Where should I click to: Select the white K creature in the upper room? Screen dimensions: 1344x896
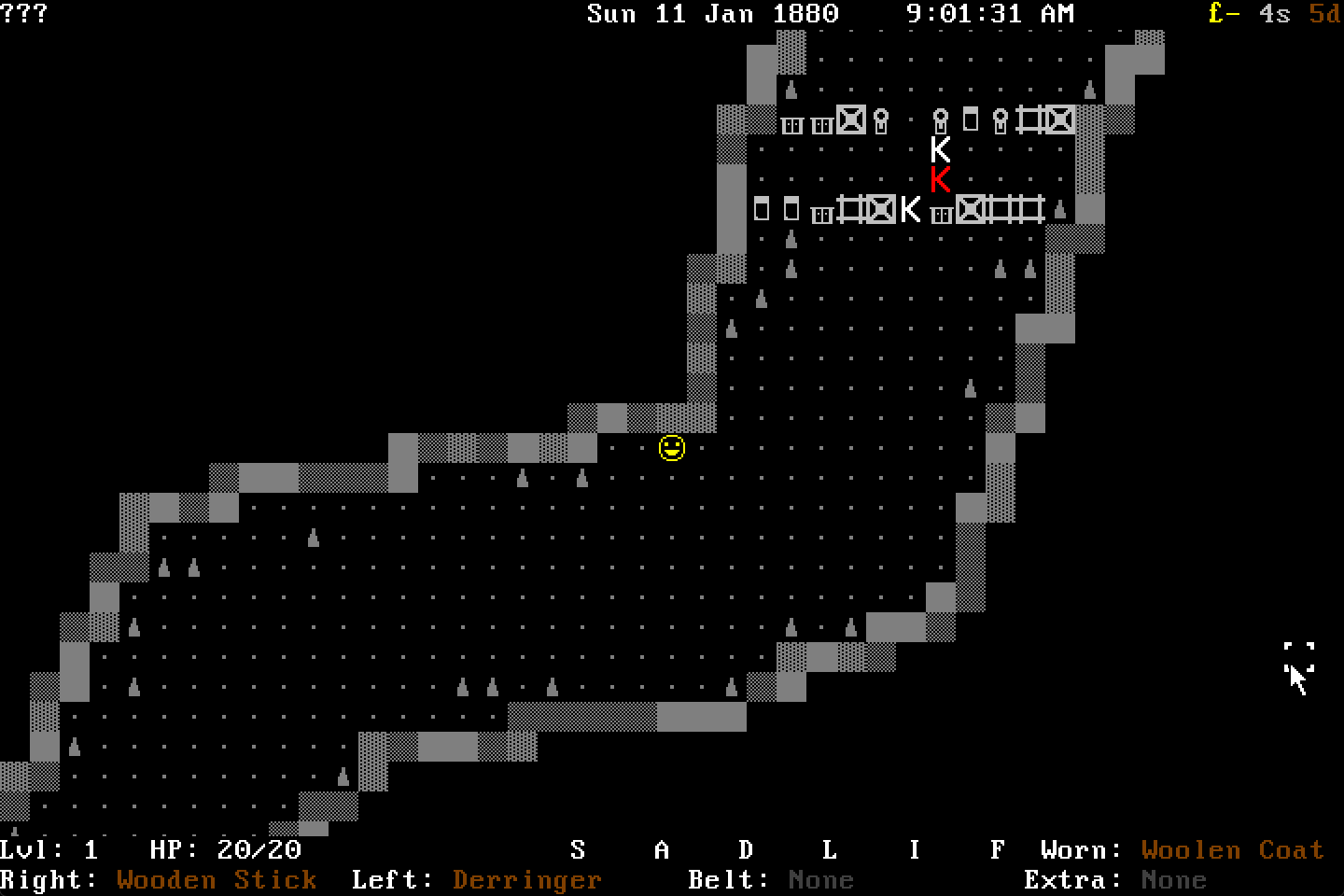[x=940, y=147]
